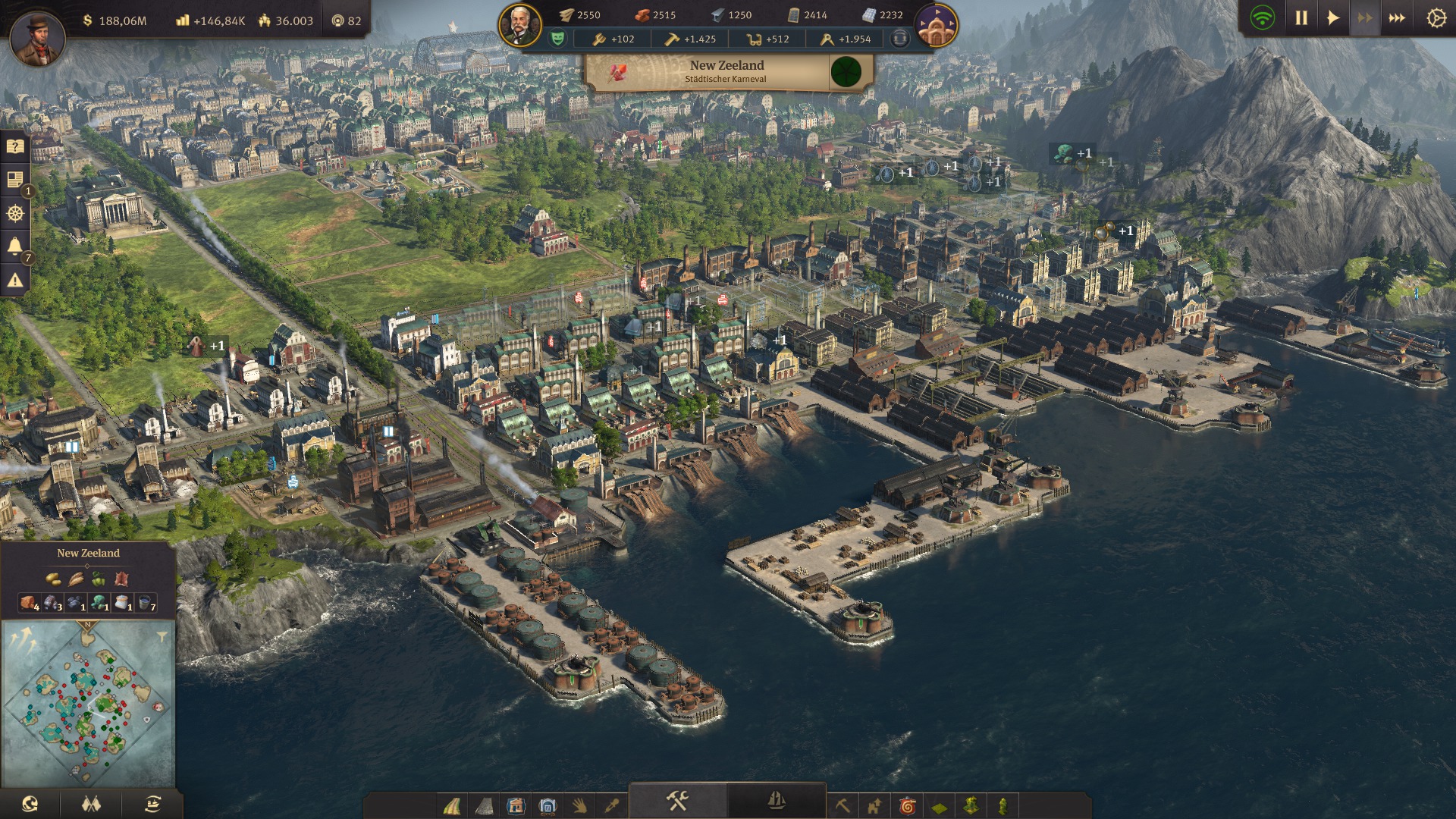The width and height of the screenshot is (1456, 819).
Task: Open the diplomacy flags menu
Action: [x=91, y=804]
